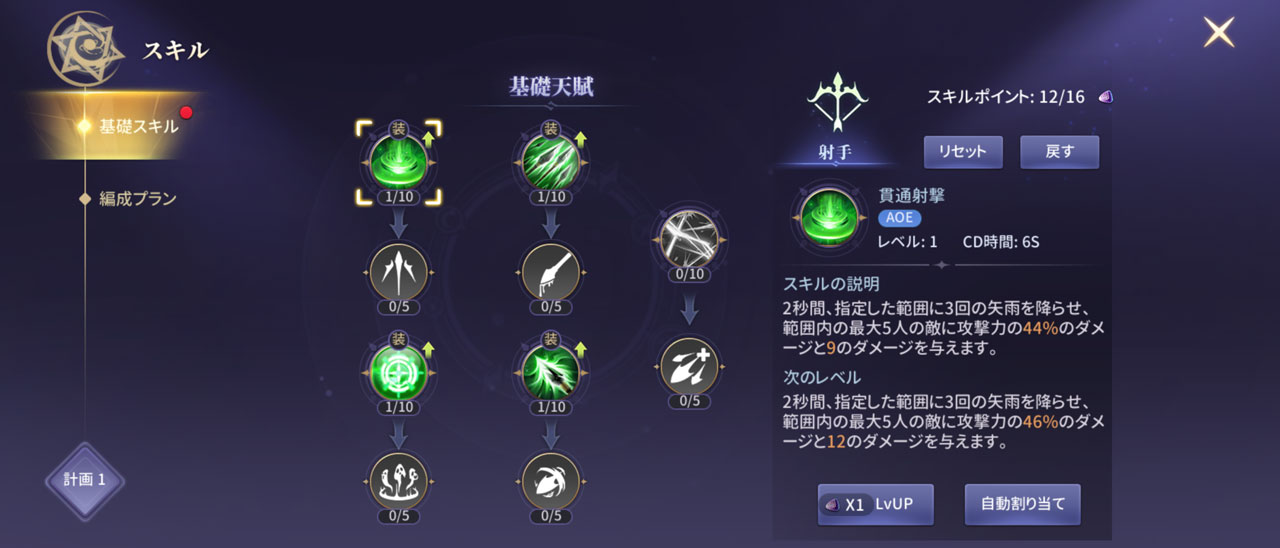
Task: Choose the bullets with plus sign node
Action: point(689,366)
